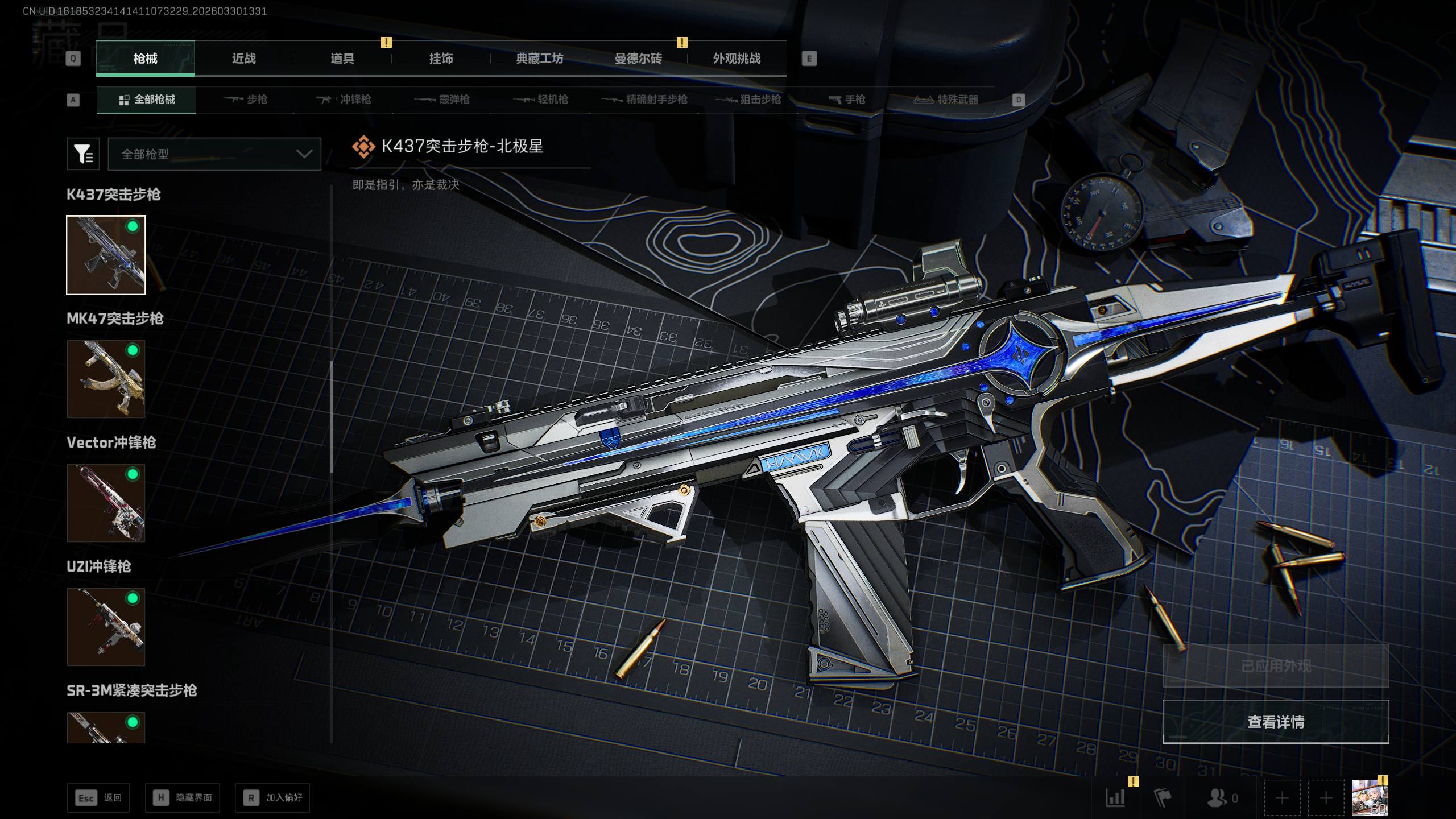
Task: Open the 曼德尔砖 tab
Action: pos(638,59)
